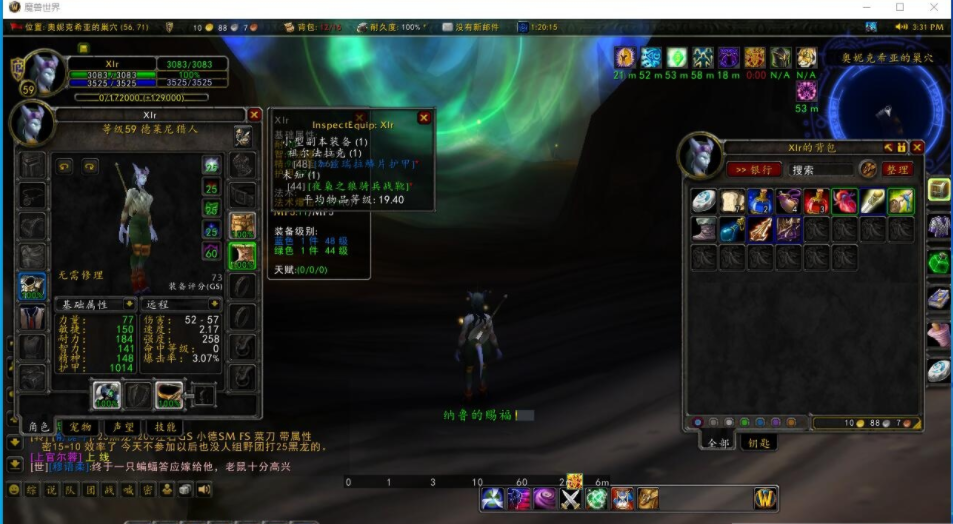Close the character panel
This screenshot has height=524, width=953.
click(254, 116)
